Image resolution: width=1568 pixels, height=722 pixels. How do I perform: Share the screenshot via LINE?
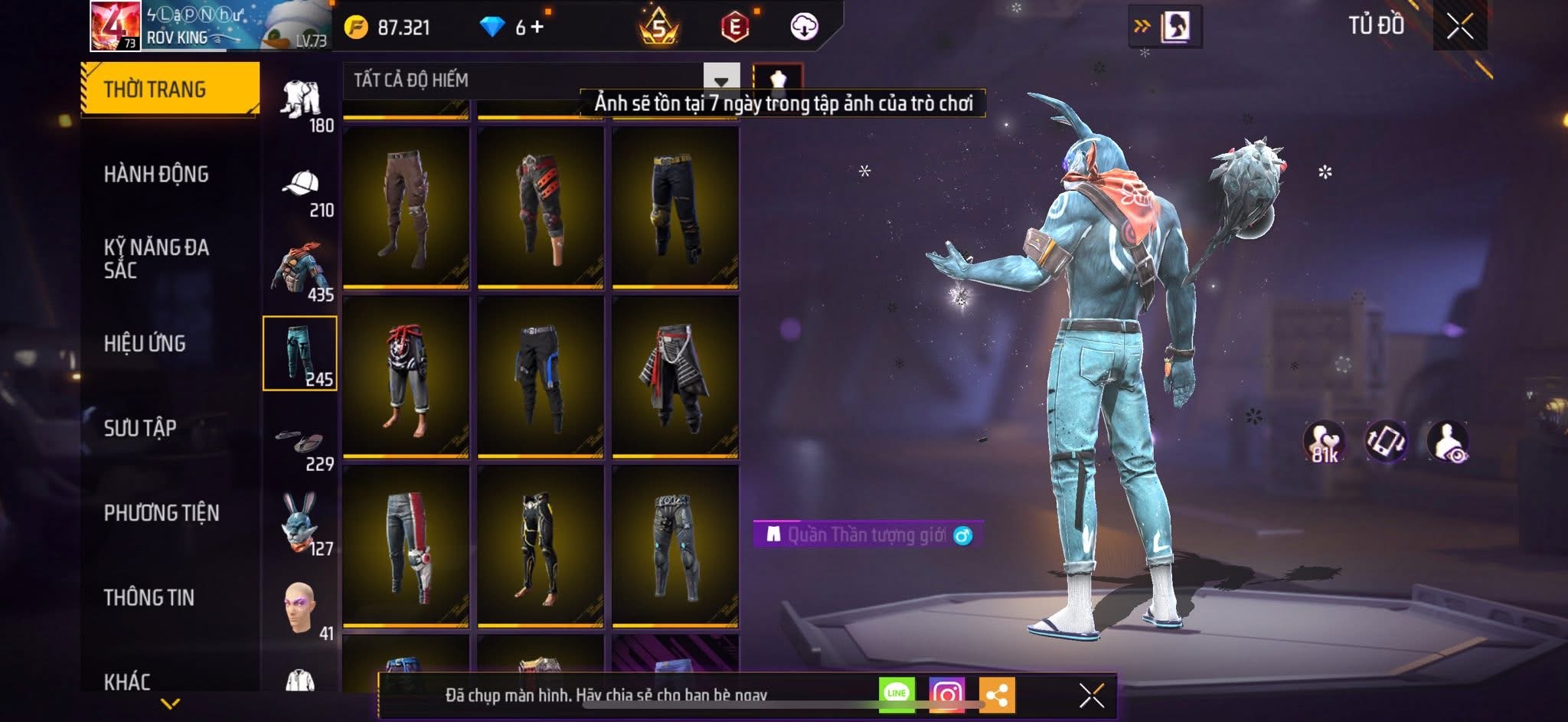897,694
